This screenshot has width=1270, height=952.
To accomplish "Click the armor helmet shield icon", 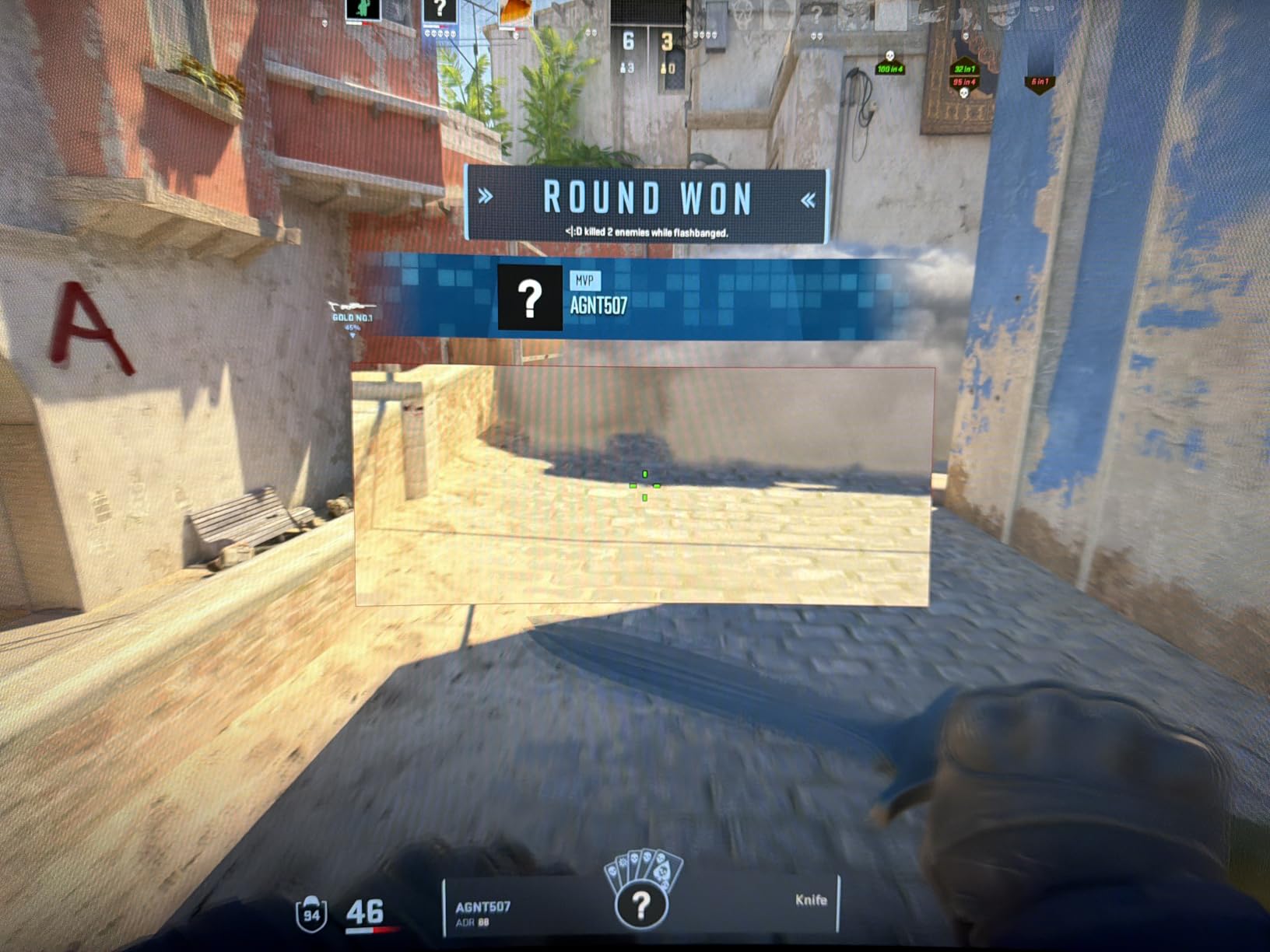I will 311,914.
